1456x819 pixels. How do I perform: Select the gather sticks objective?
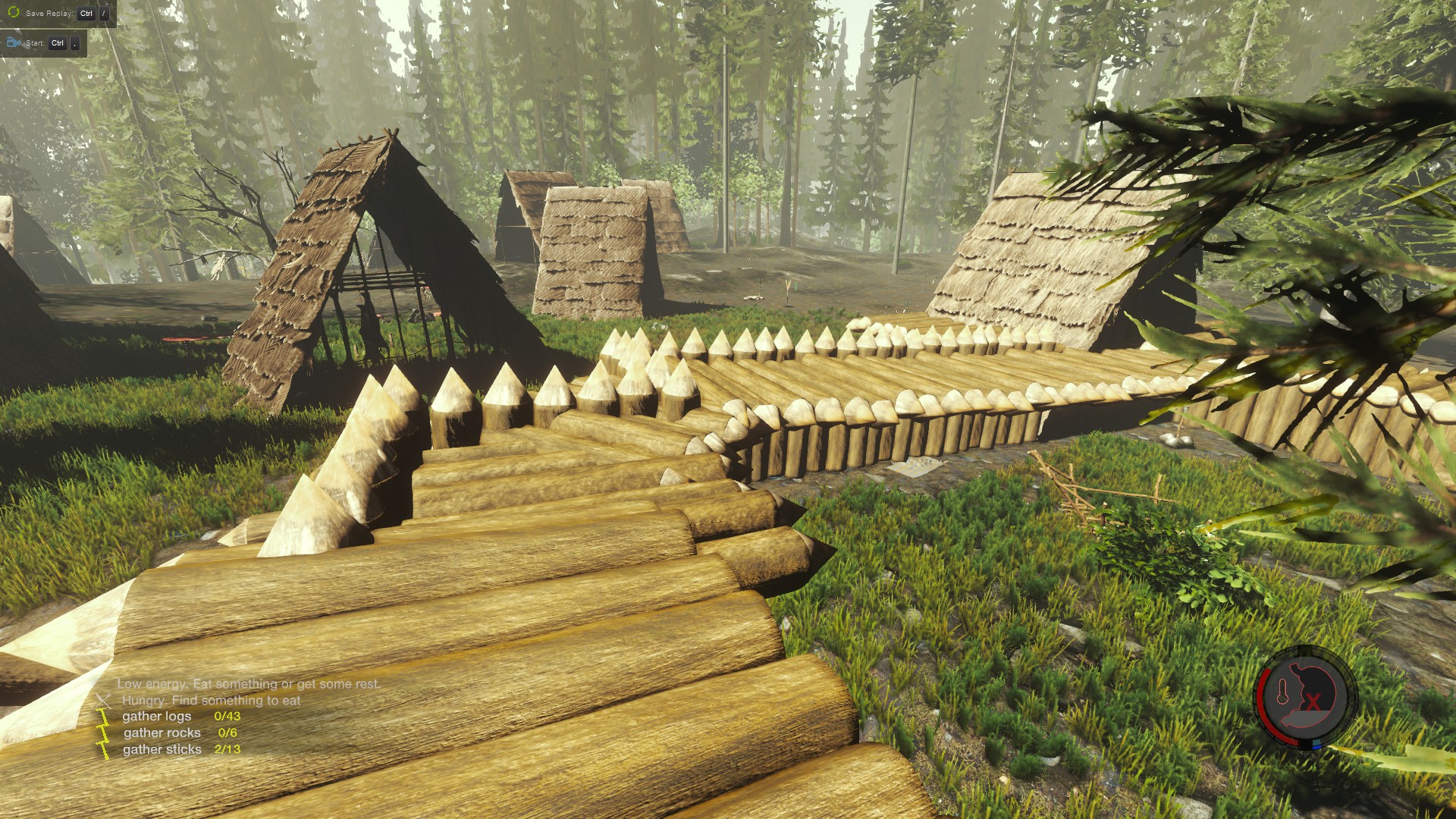point(162,750)
